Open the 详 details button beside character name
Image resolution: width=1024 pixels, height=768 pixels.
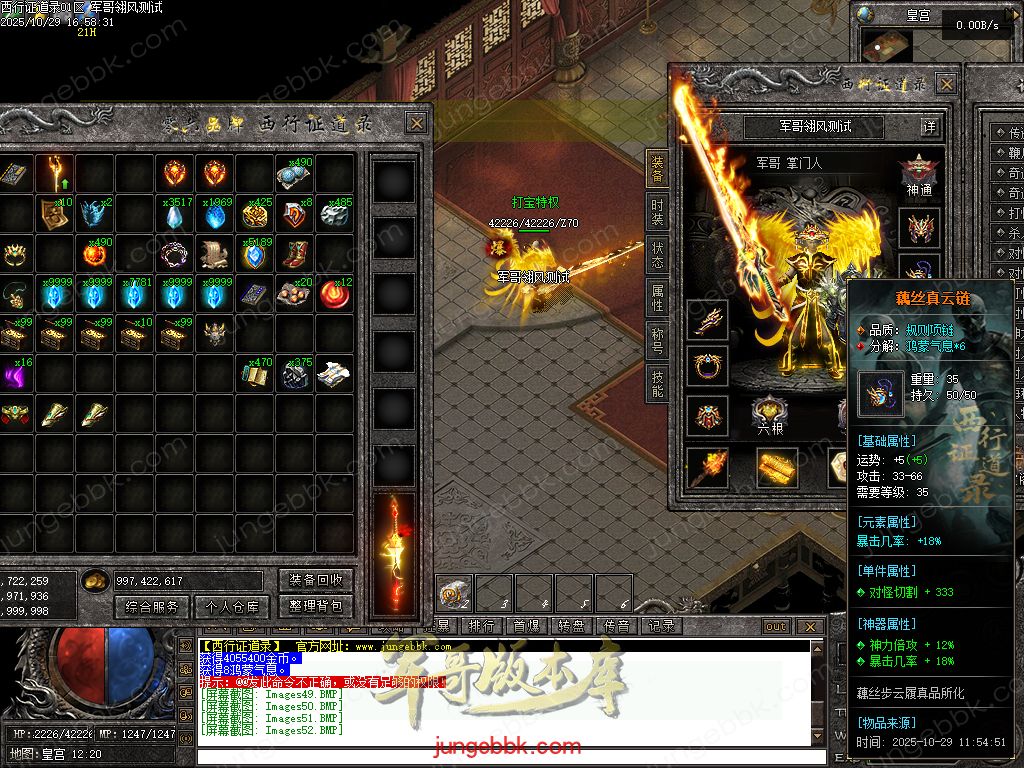929,127
